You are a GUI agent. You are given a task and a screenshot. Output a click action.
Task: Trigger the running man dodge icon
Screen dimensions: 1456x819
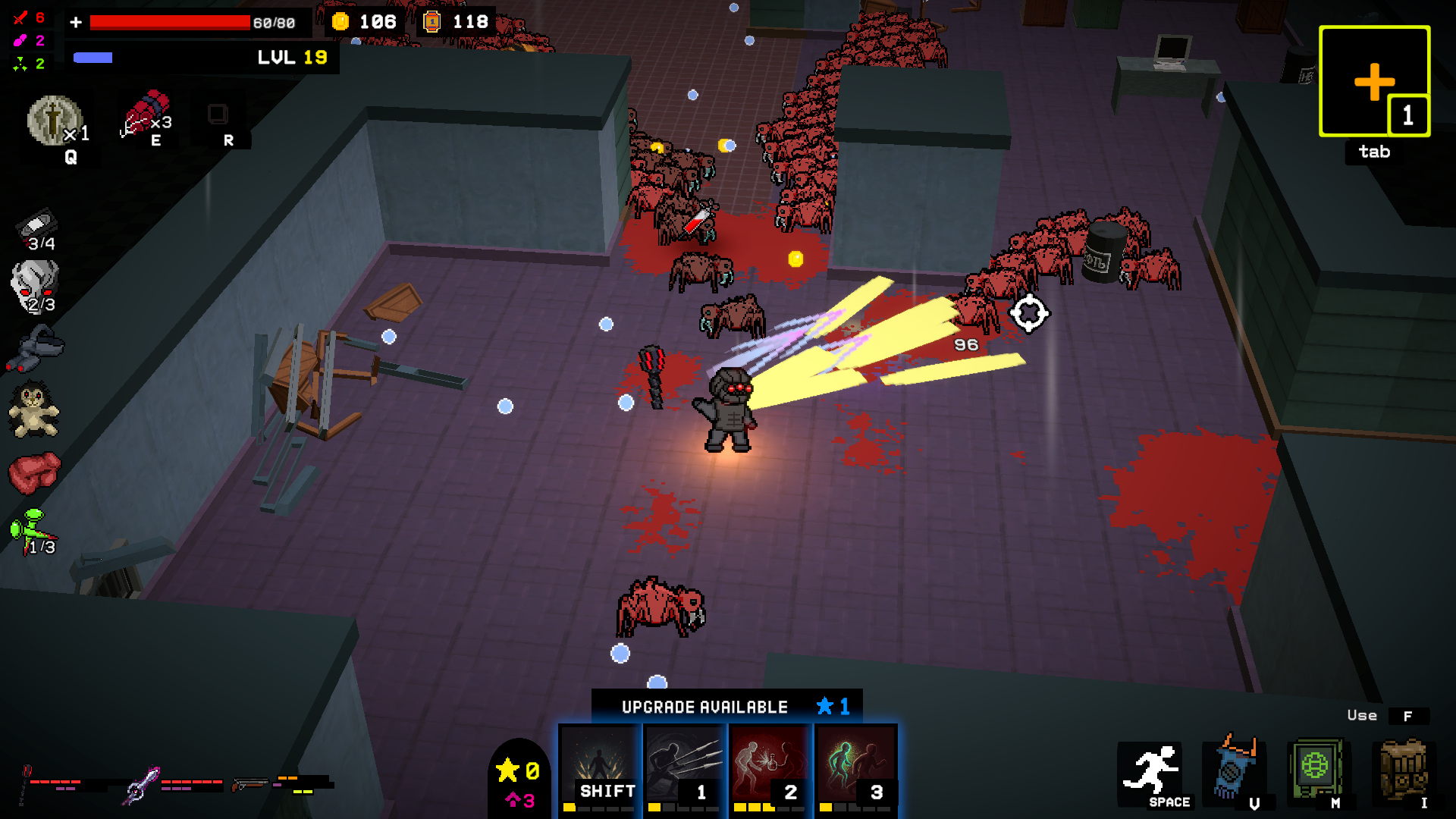[1150, 770]
